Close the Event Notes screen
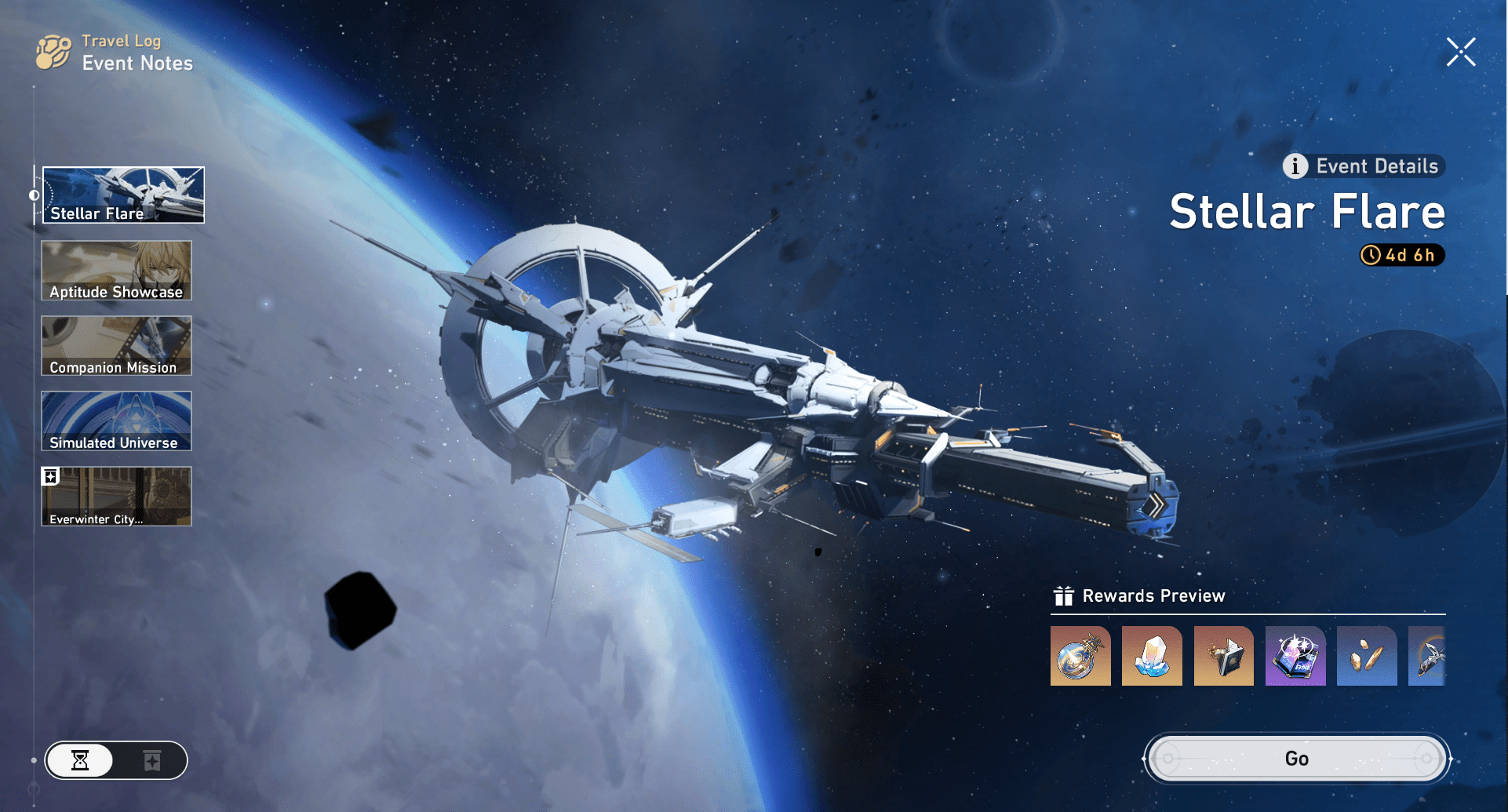The image size is (1508, 812). 1460,51
